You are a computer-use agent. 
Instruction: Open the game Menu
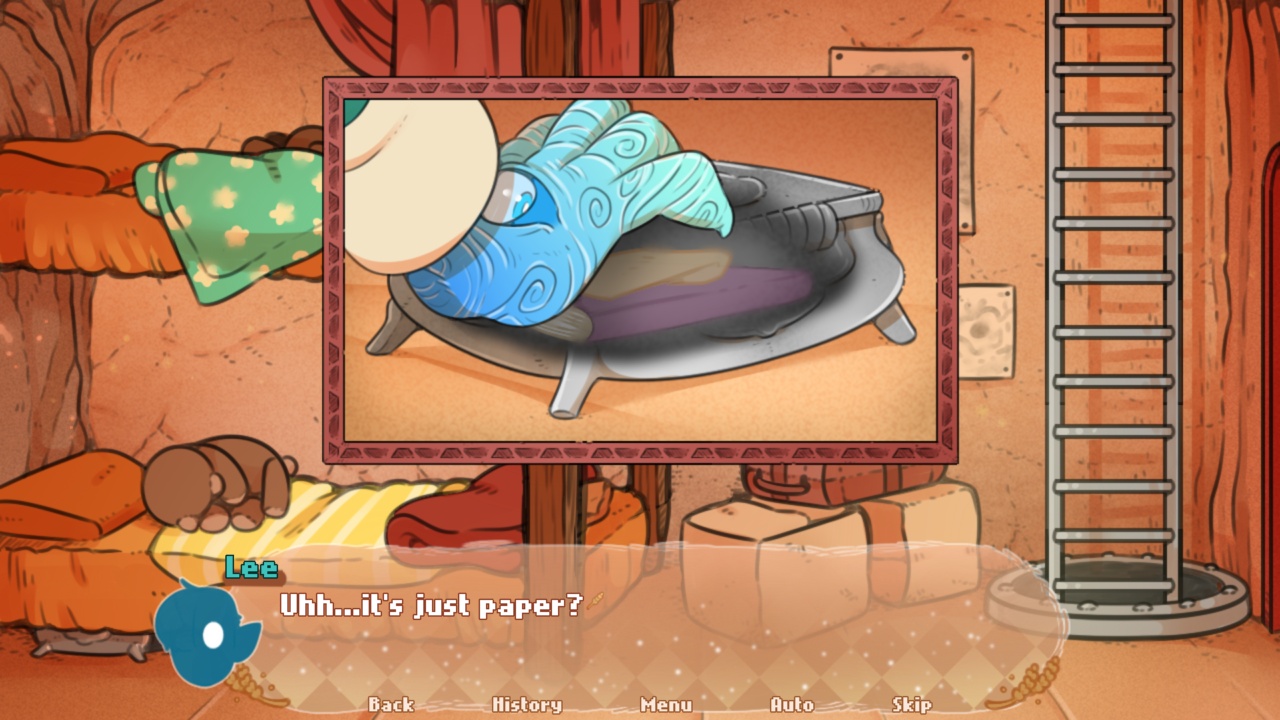tap(668, 705)
